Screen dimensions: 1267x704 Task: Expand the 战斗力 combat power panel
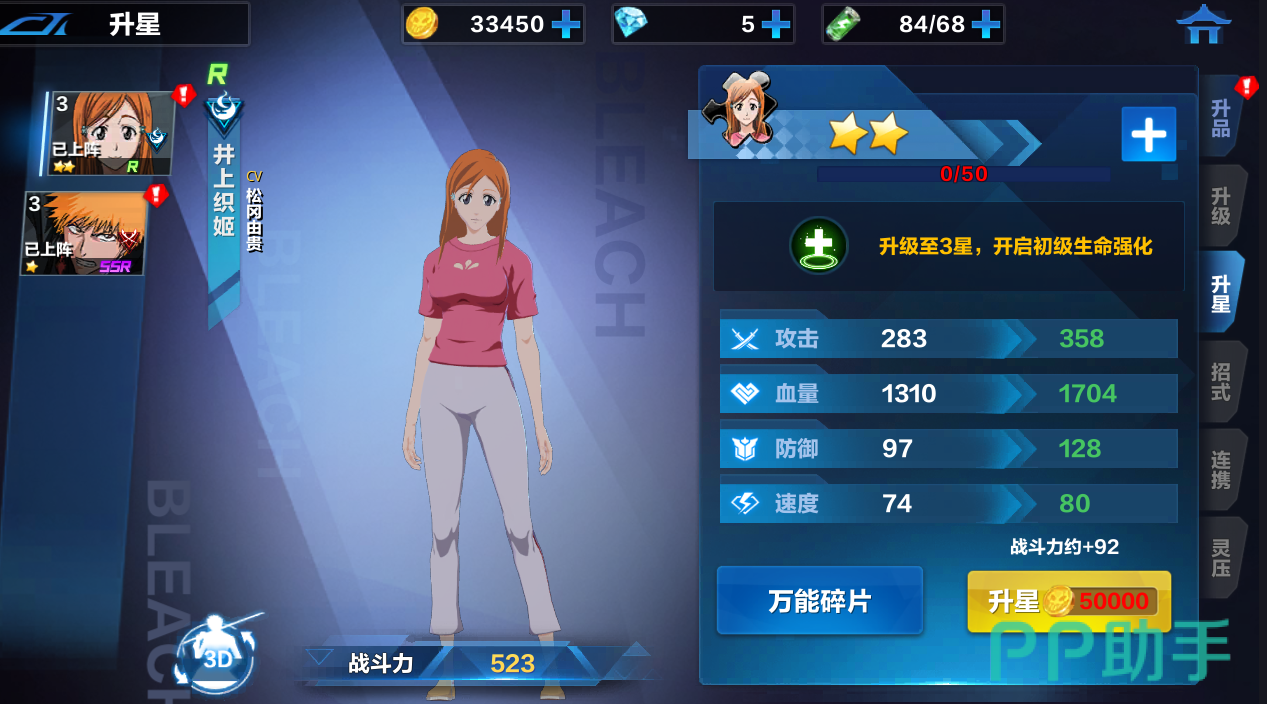tap(321, 659)
